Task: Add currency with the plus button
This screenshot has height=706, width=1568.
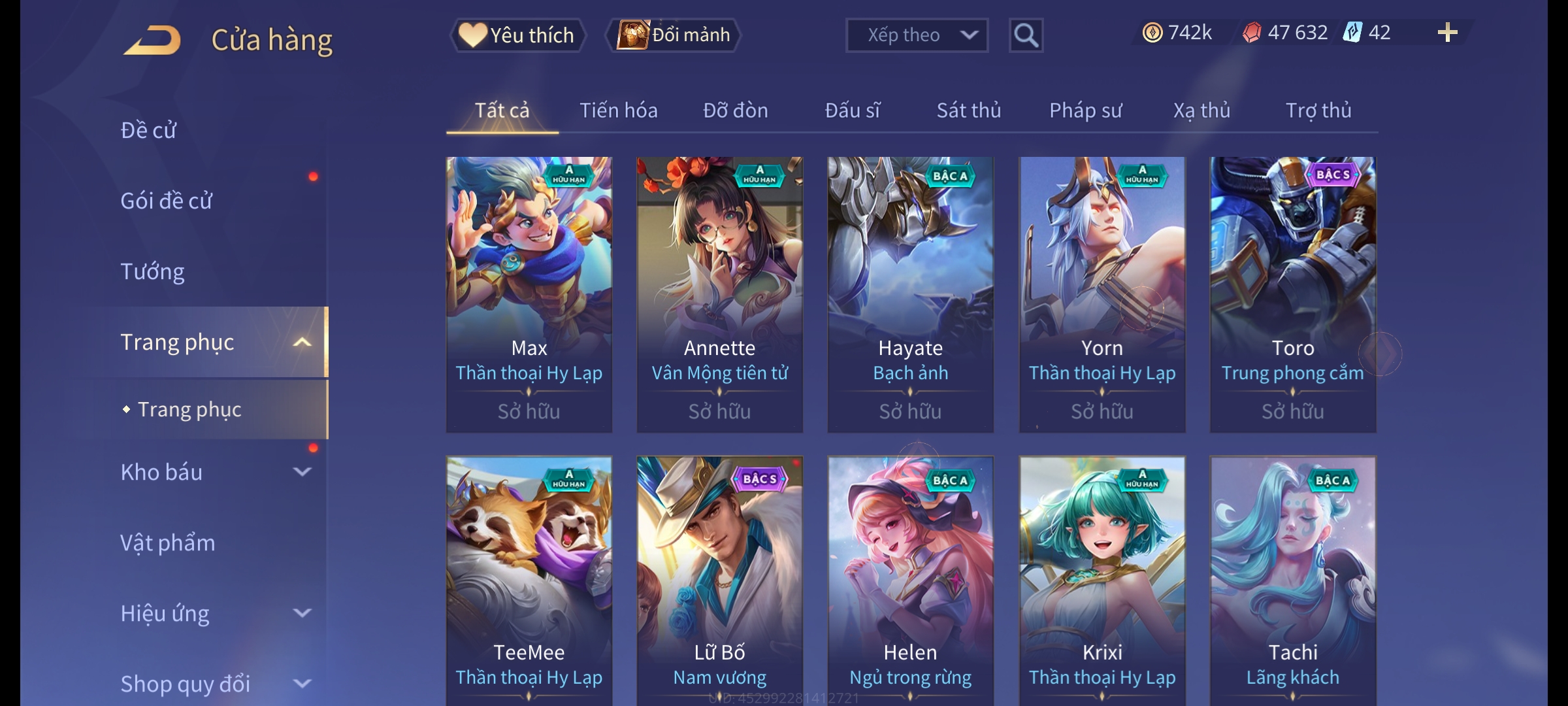Action: pos(1447,33)
